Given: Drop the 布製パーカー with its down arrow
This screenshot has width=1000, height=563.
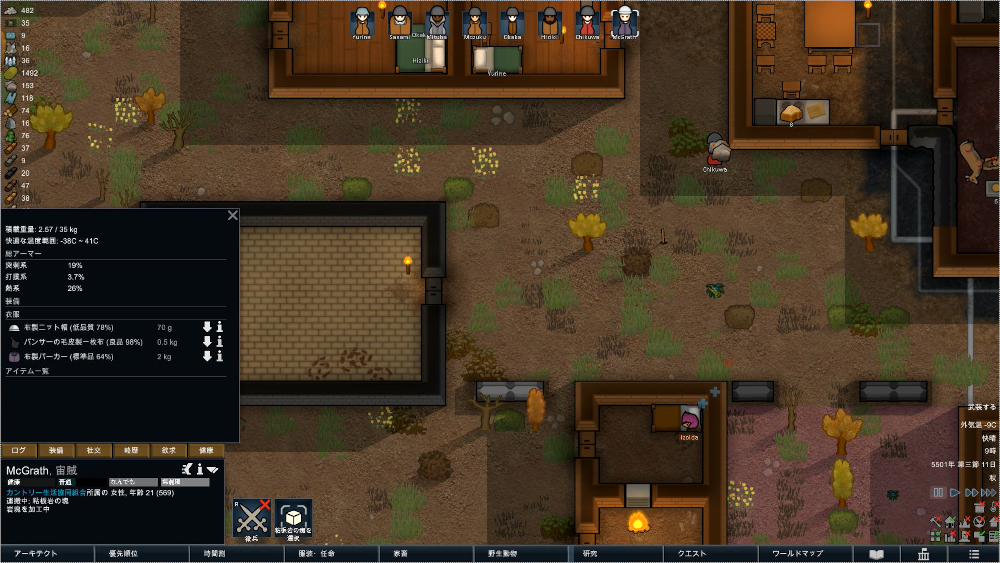Looking at the screenshot, I should click(207, 356).
